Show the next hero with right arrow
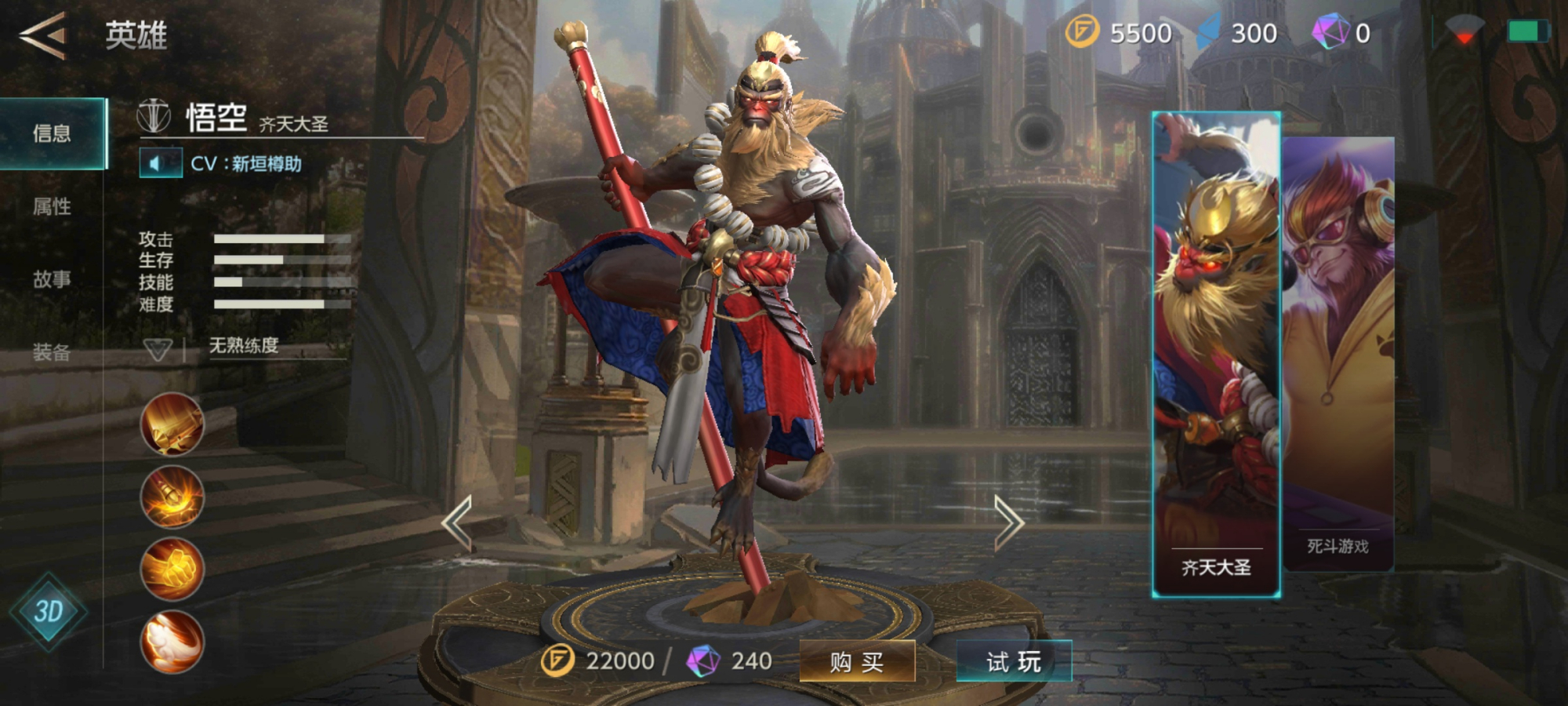Viewport: 1568px width, 706px height. 1009,523
